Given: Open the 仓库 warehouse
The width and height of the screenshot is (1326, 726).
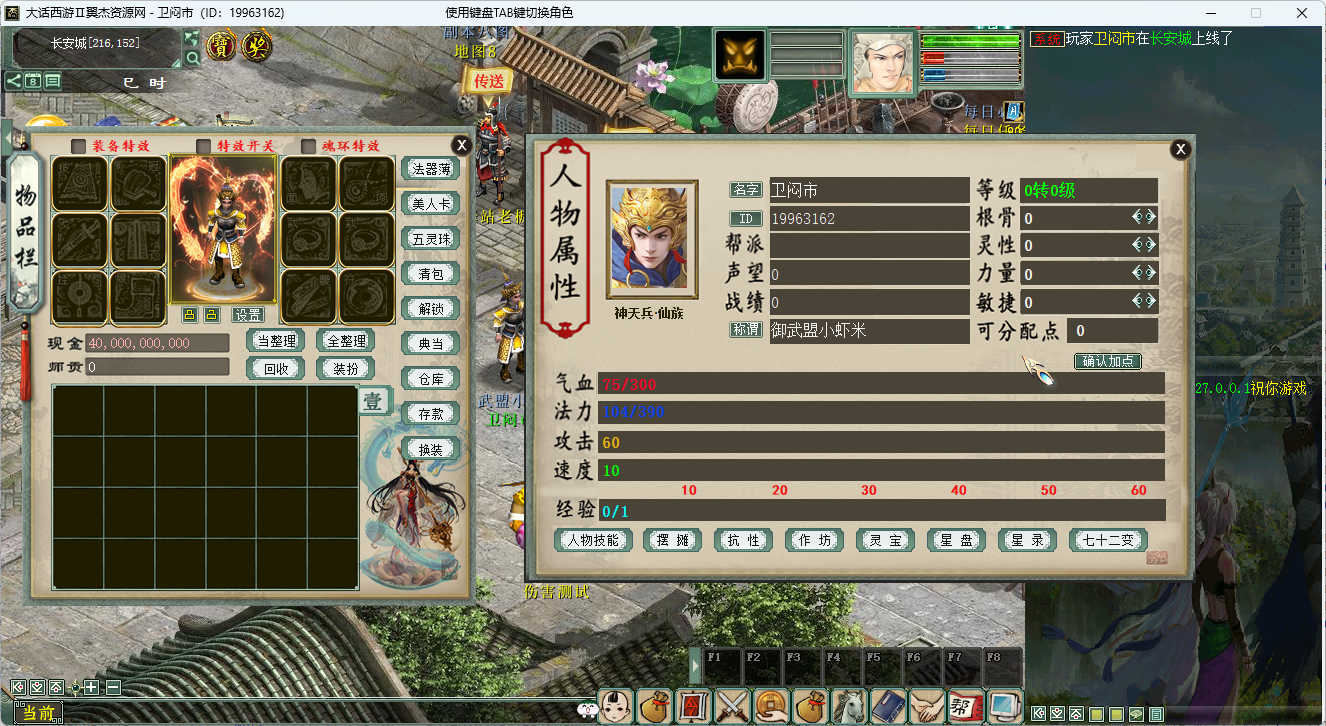Looking at the screenshot, I should [x=430, y=378].
